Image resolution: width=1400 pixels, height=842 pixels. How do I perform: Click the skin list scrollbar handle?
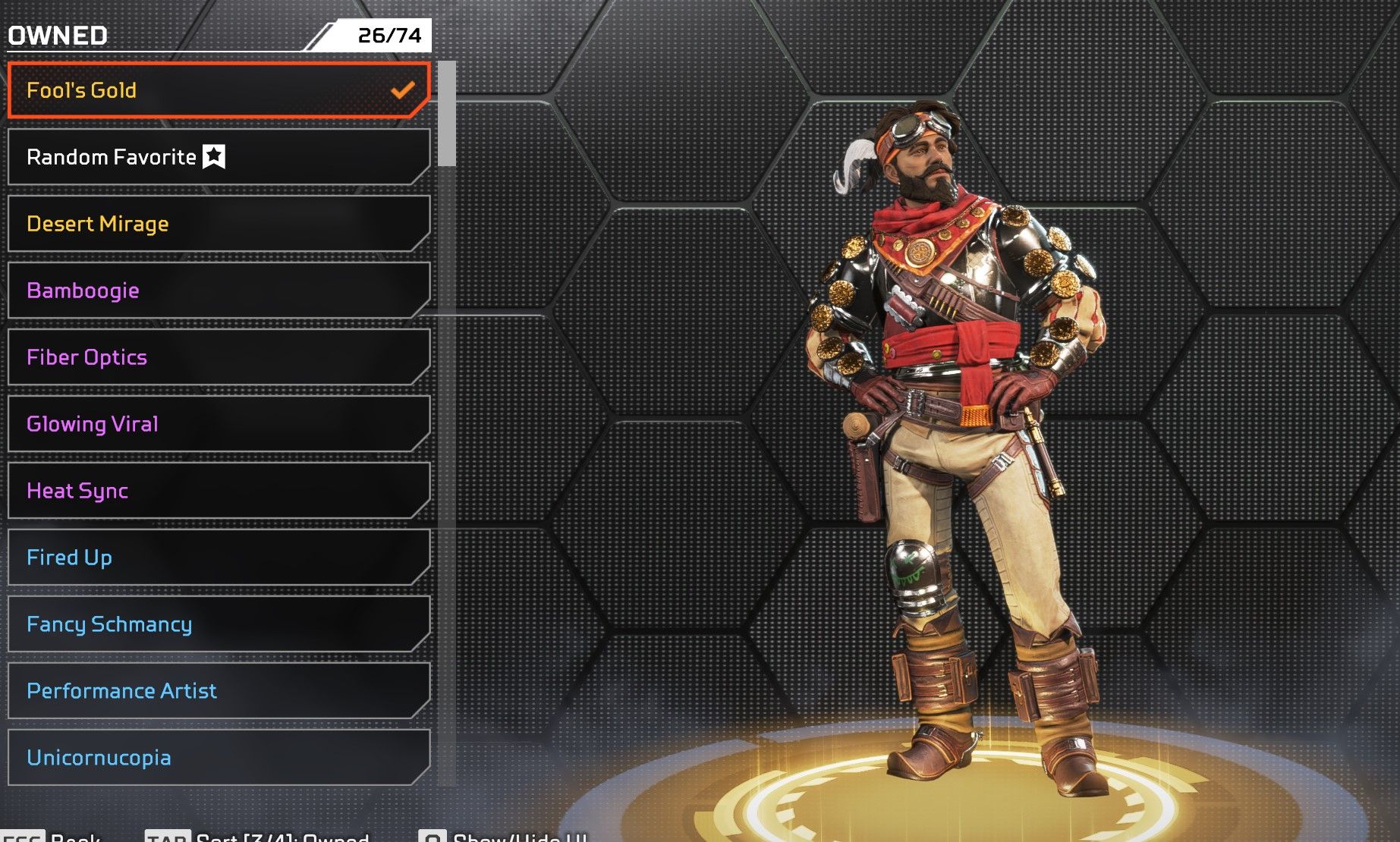tap(447, 114)
